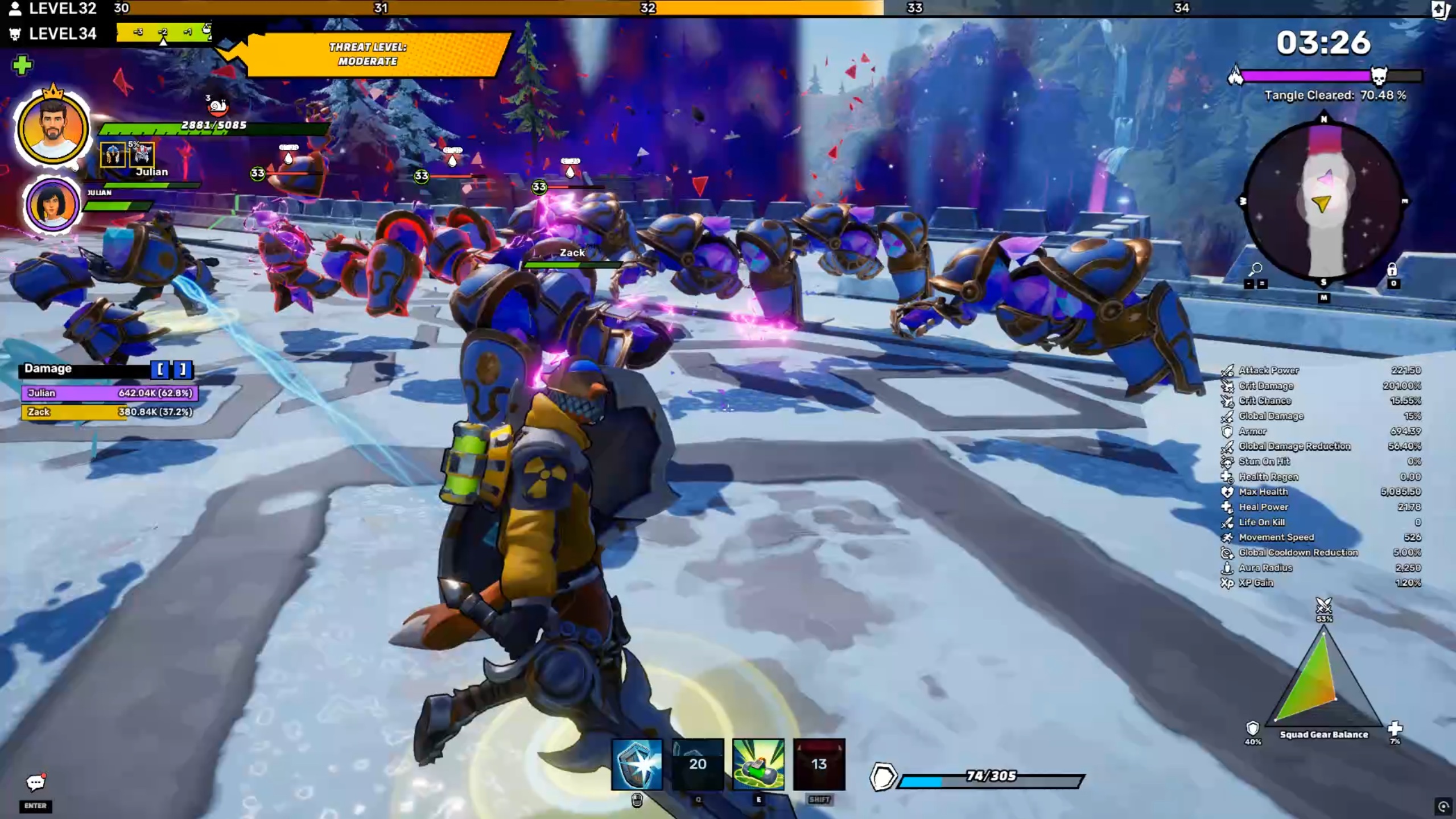Click the green plus icon
The height and width of the screenshot is (819, 1456).
[22, 65]
